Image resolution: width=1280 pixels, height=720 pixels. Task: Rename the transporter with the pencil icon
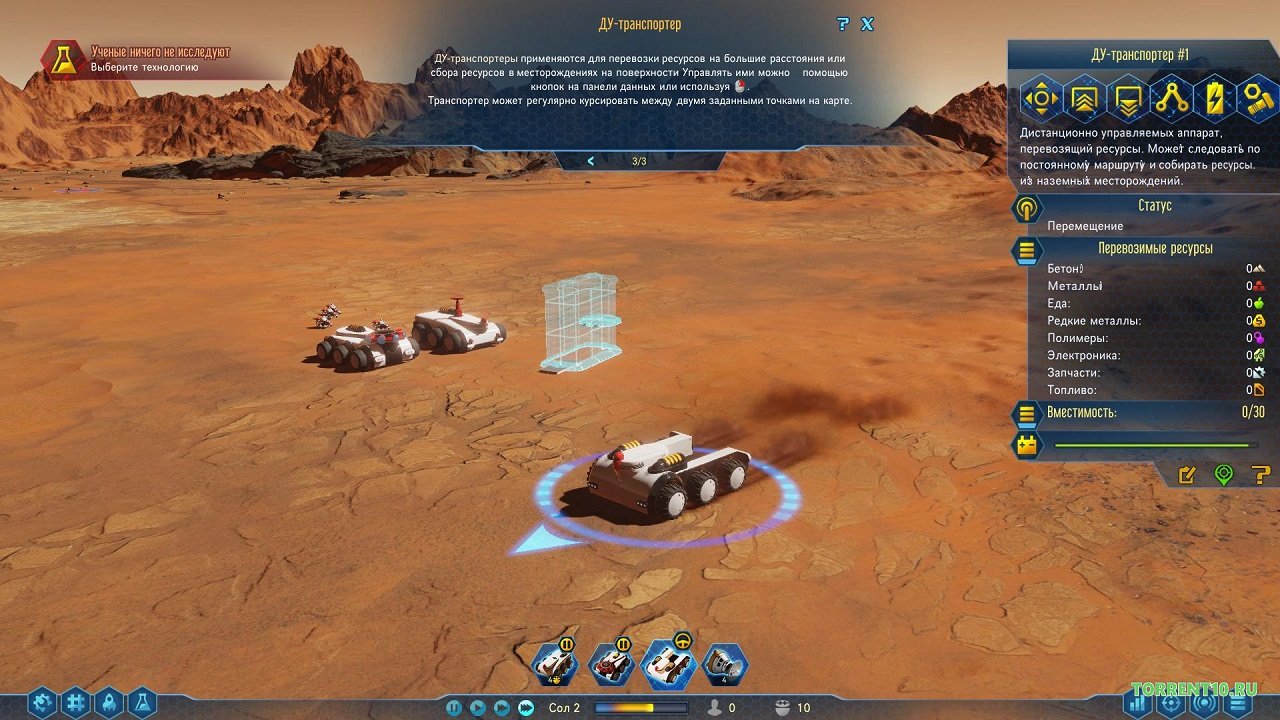point(1187,475)
